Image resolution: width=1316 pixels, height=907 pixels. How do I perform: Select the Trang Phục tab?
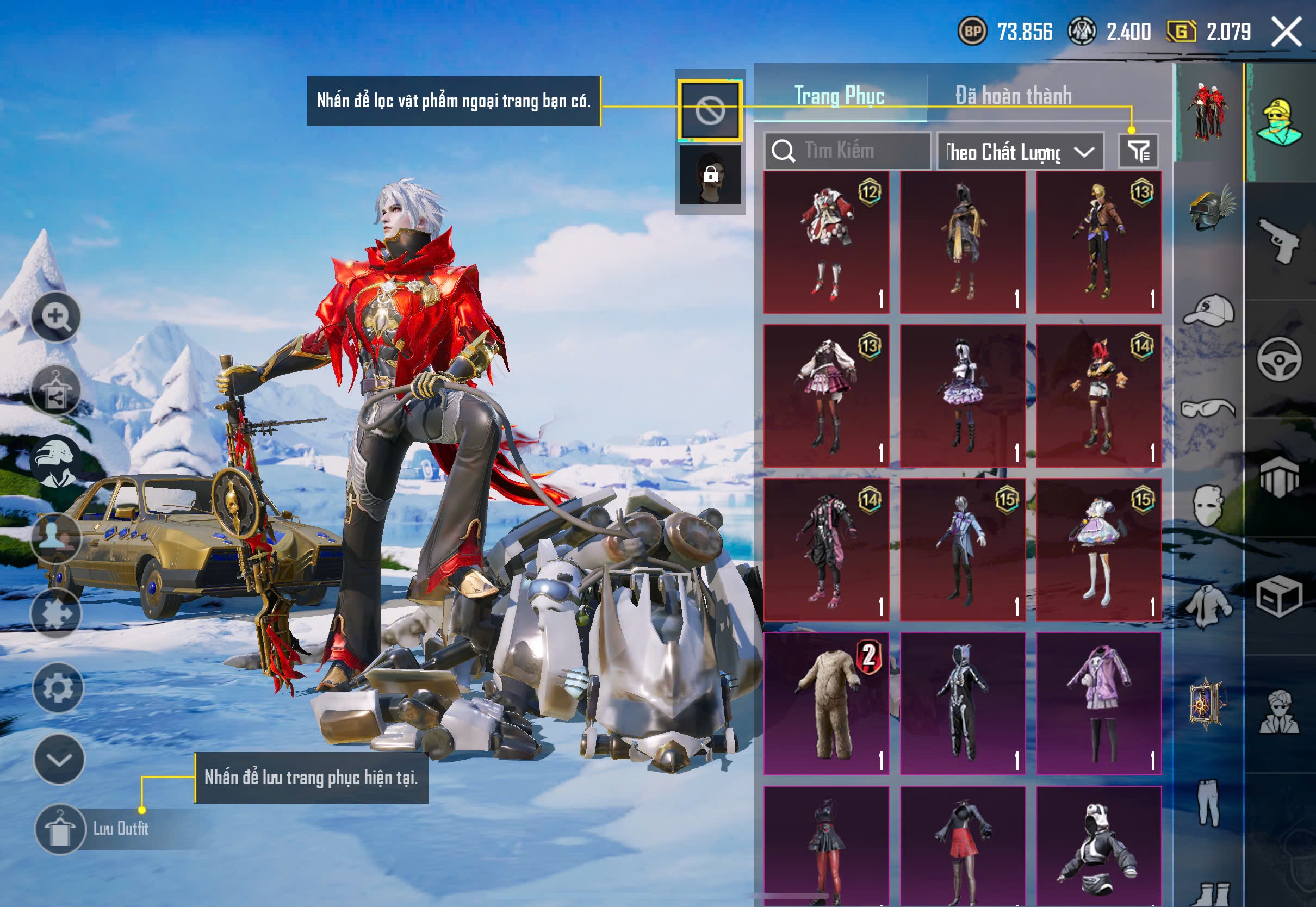coord(839,96)
